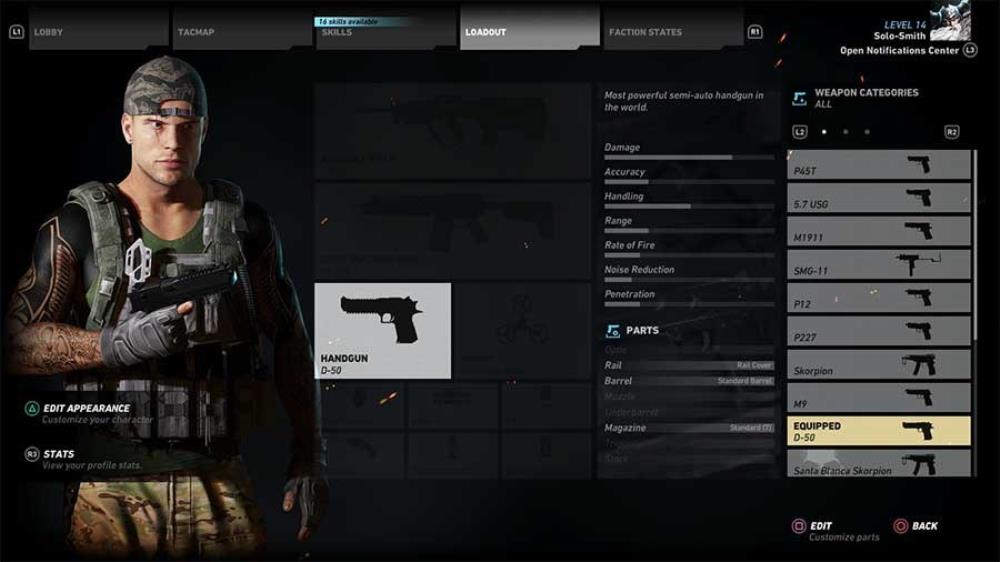Choose the P45T handgun from the list
The width and height of the screenshot is (1000, 562).
[x=878, y=166]
